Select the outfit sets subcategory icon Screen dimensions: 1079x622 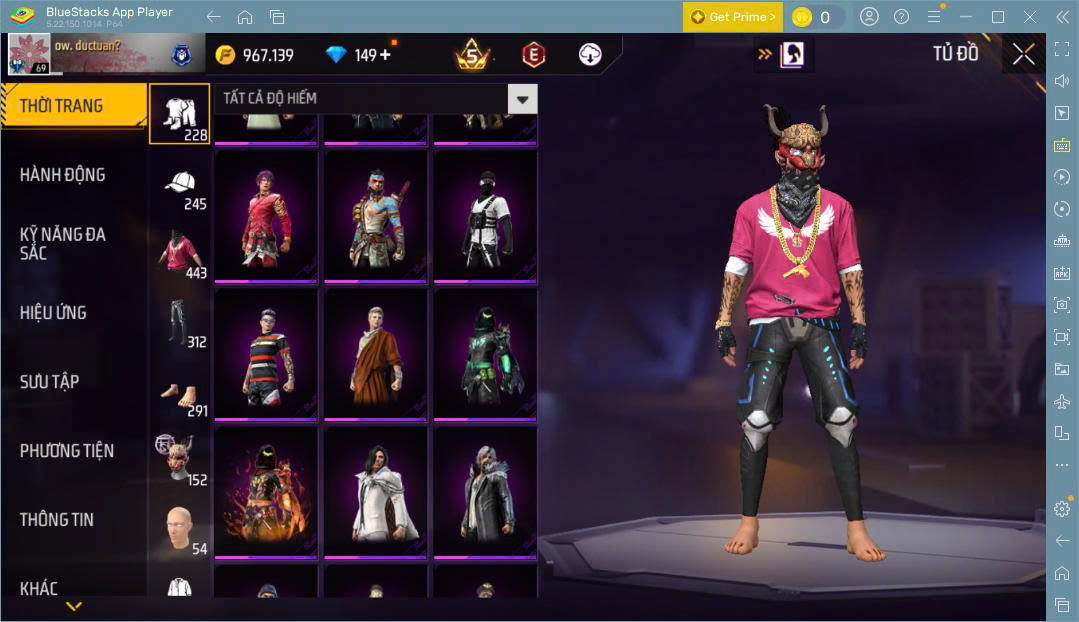click(180, 113)
